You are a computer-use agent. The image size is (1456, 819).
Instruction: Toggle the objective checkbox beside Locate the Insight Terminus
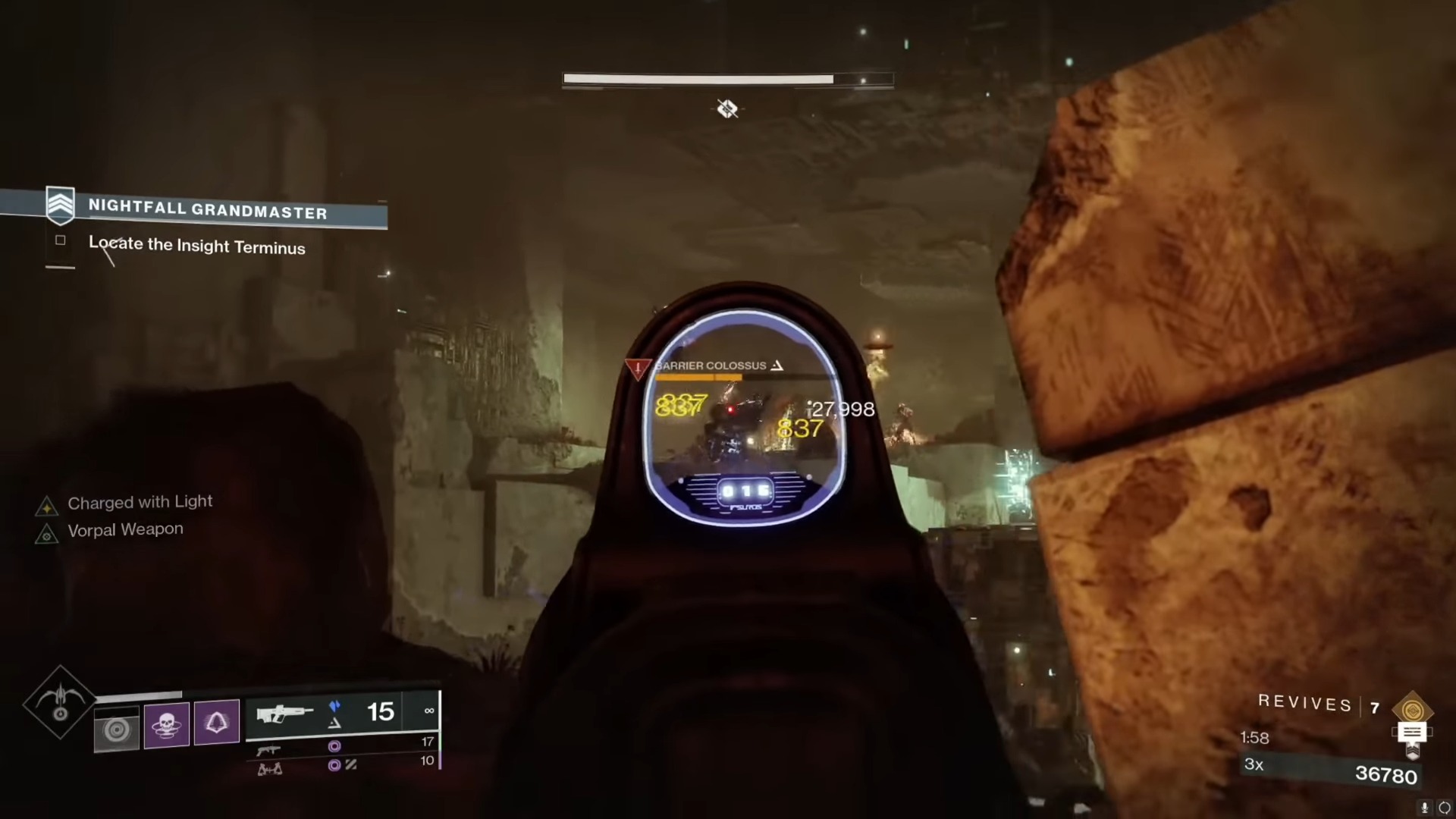tap(60, 240)
